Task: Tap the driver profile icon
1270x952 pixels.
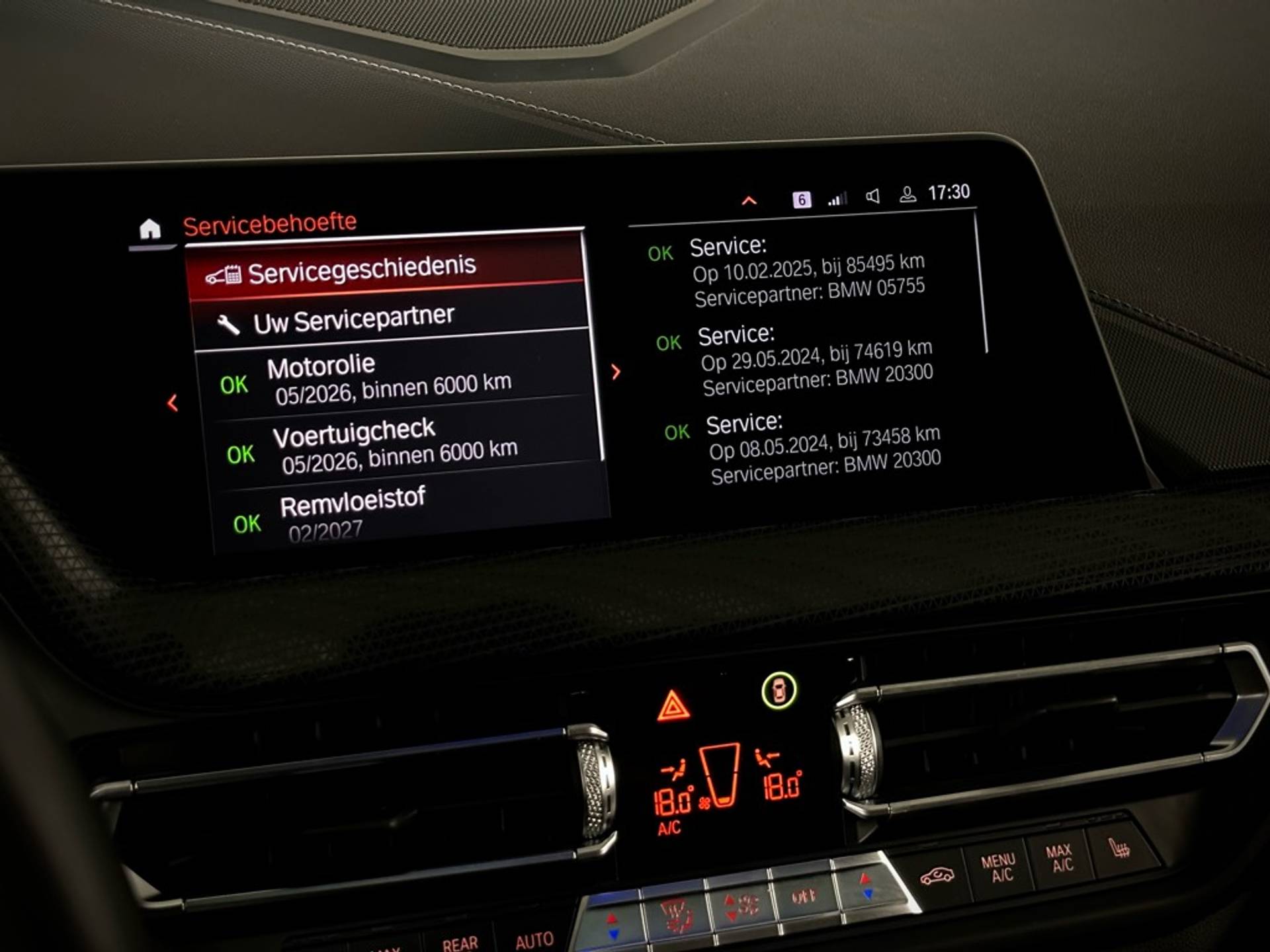Action: pos(908,194)
